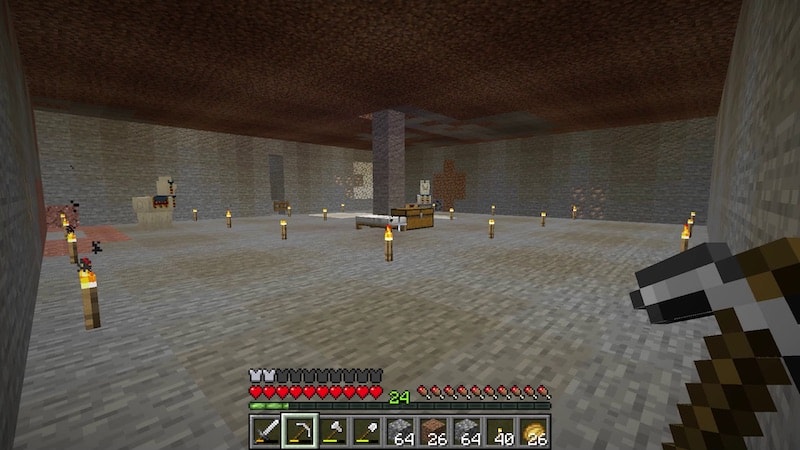
Task: Switch to the shovel hotbar slot
Action: coord(367,431)
